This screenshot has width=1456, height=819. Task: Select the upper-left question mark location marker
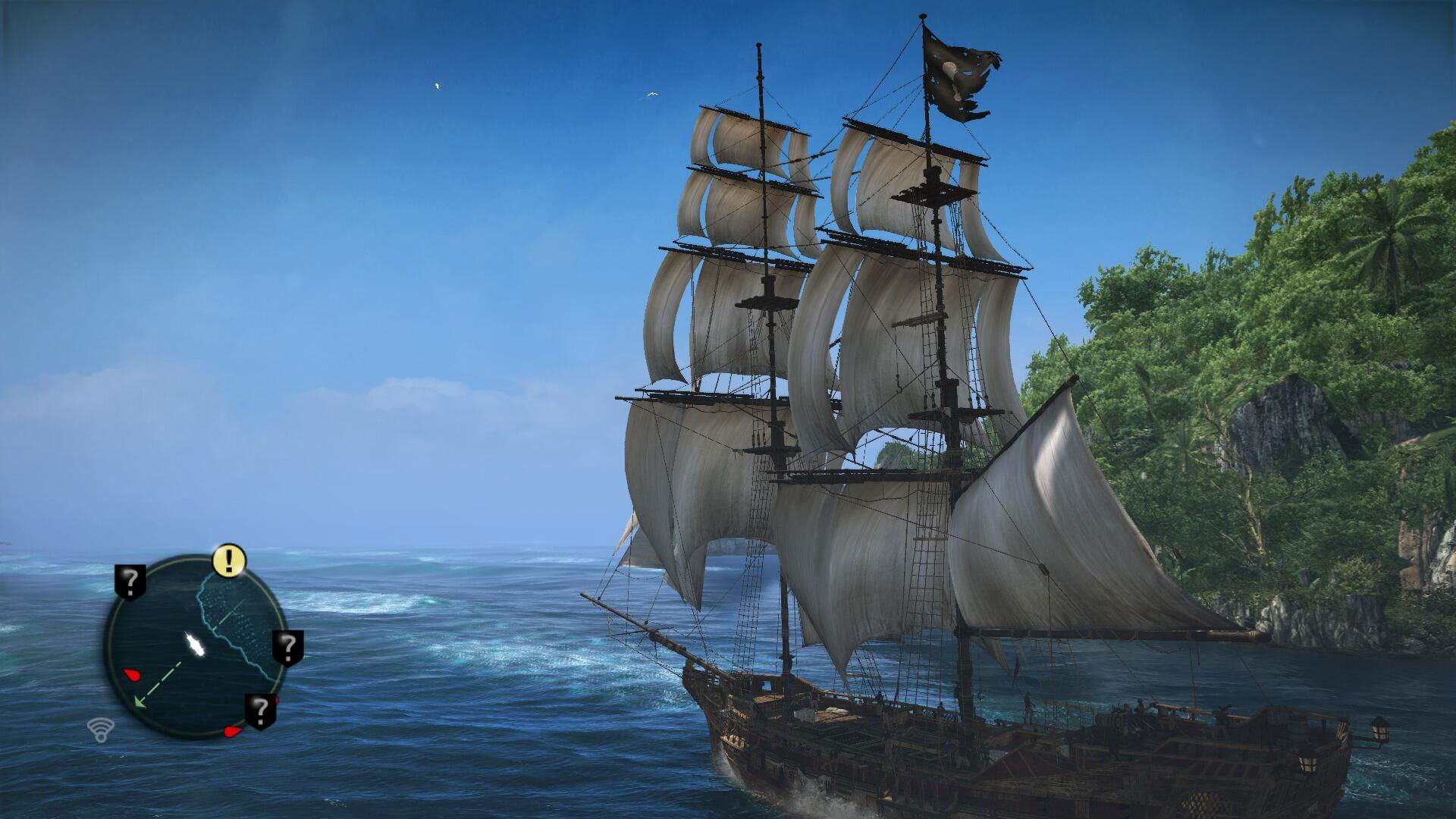pos(129,582)
